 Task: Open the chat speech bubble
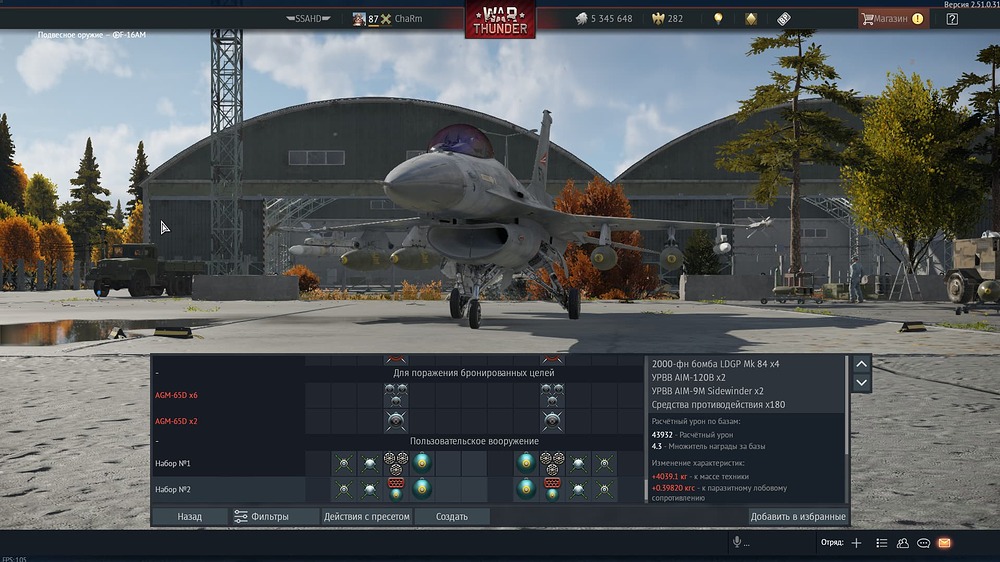[923, 543]
